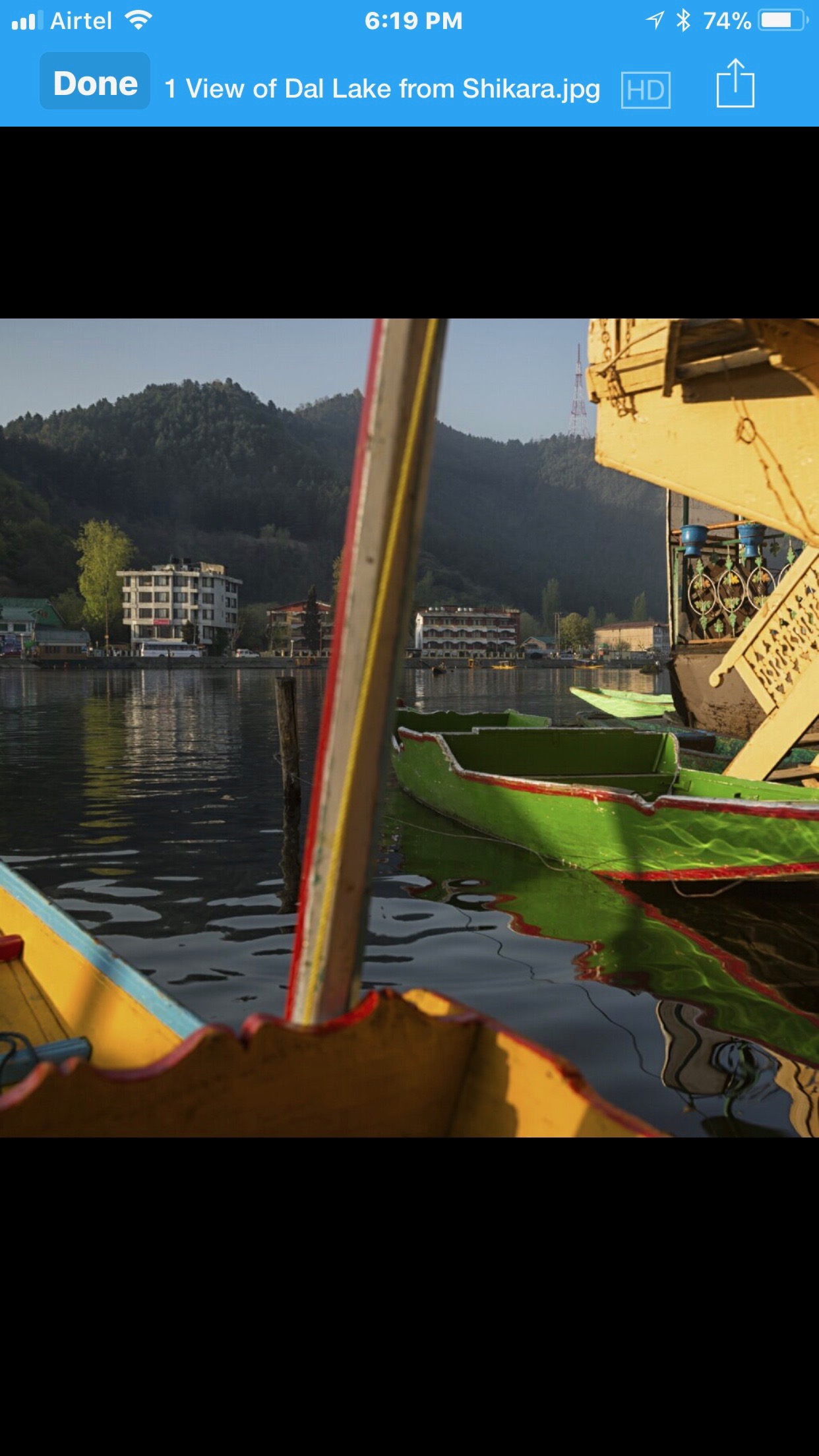Toggle the HD quality option

(x=646, y=90)
